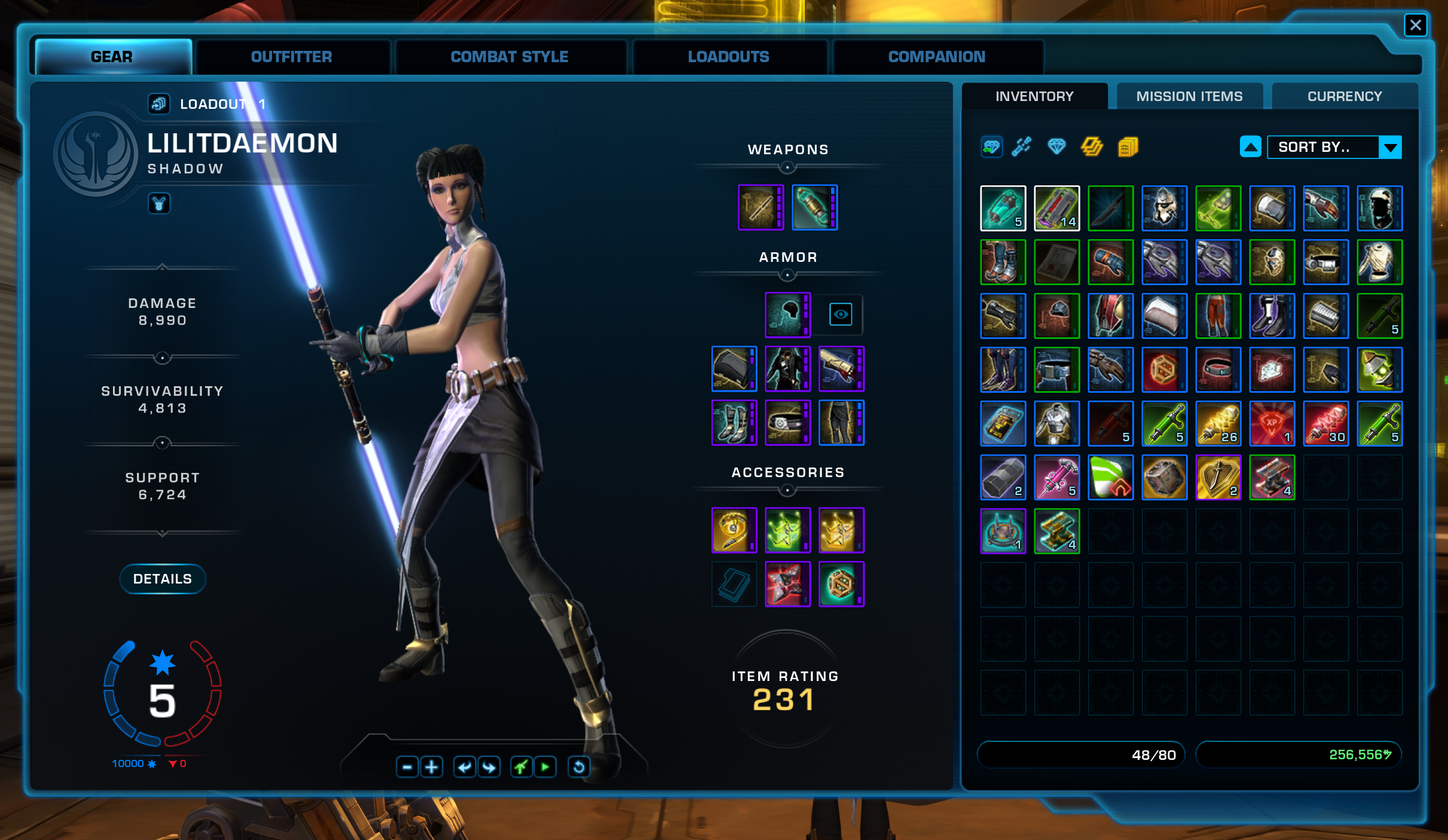Image resolution: width=1448 pixels, height=840 pixels.
Task: Zoom out the character preview
Action: point(407,766)
